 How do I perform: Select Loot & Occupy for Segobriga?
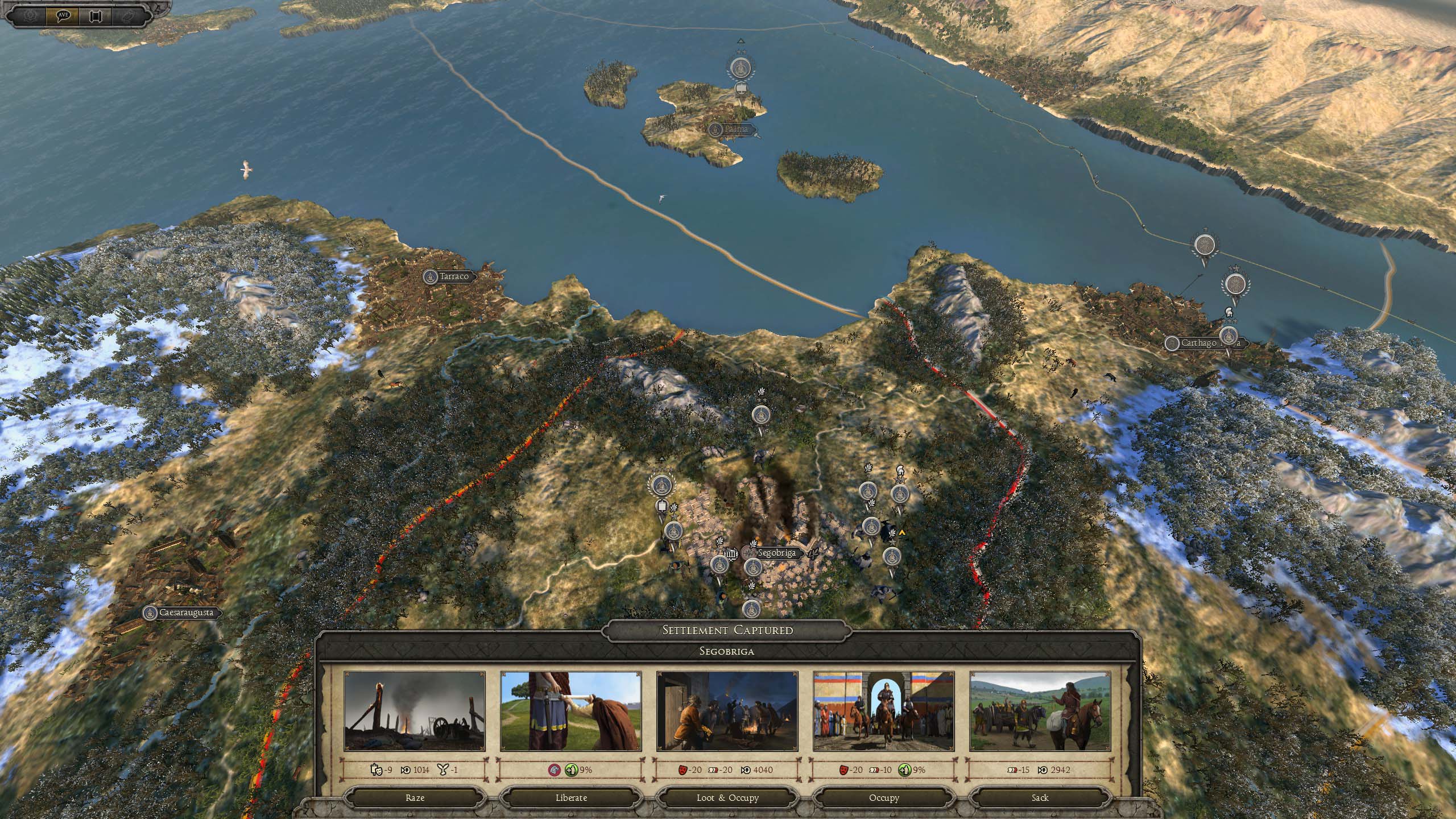tap(727, 797)
